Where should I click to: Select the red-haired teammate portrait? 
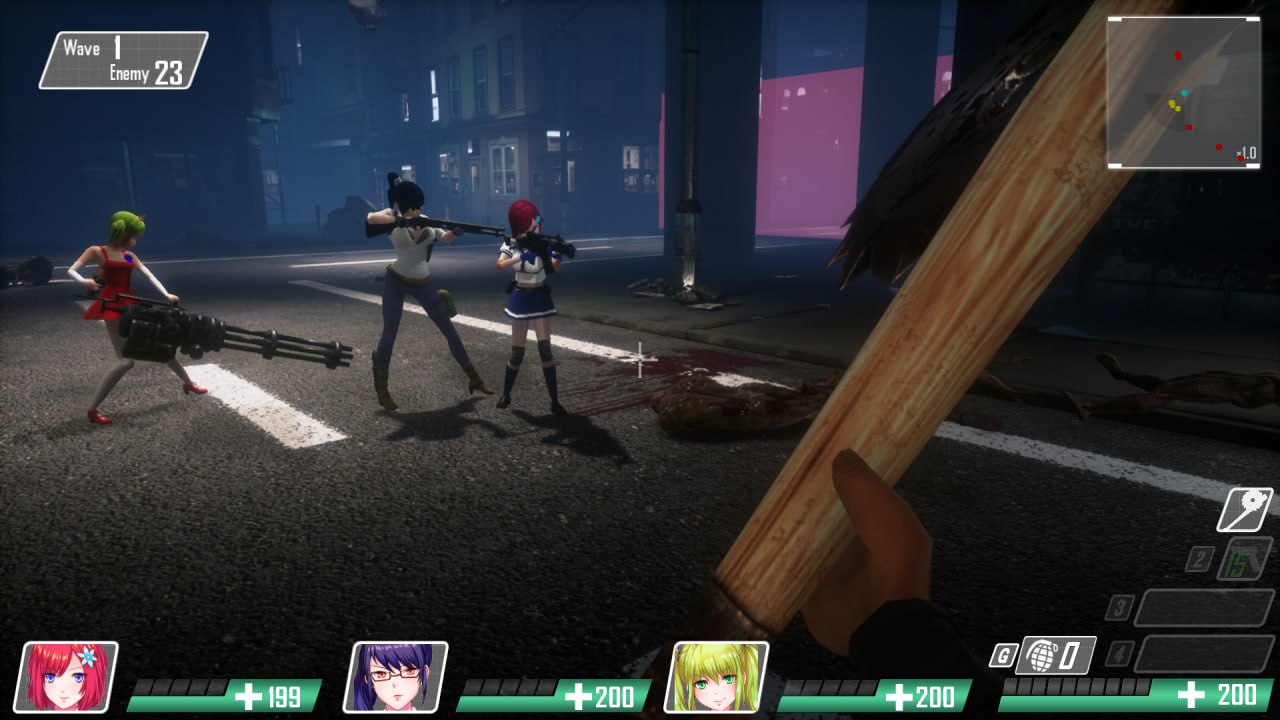pos(68,677)
